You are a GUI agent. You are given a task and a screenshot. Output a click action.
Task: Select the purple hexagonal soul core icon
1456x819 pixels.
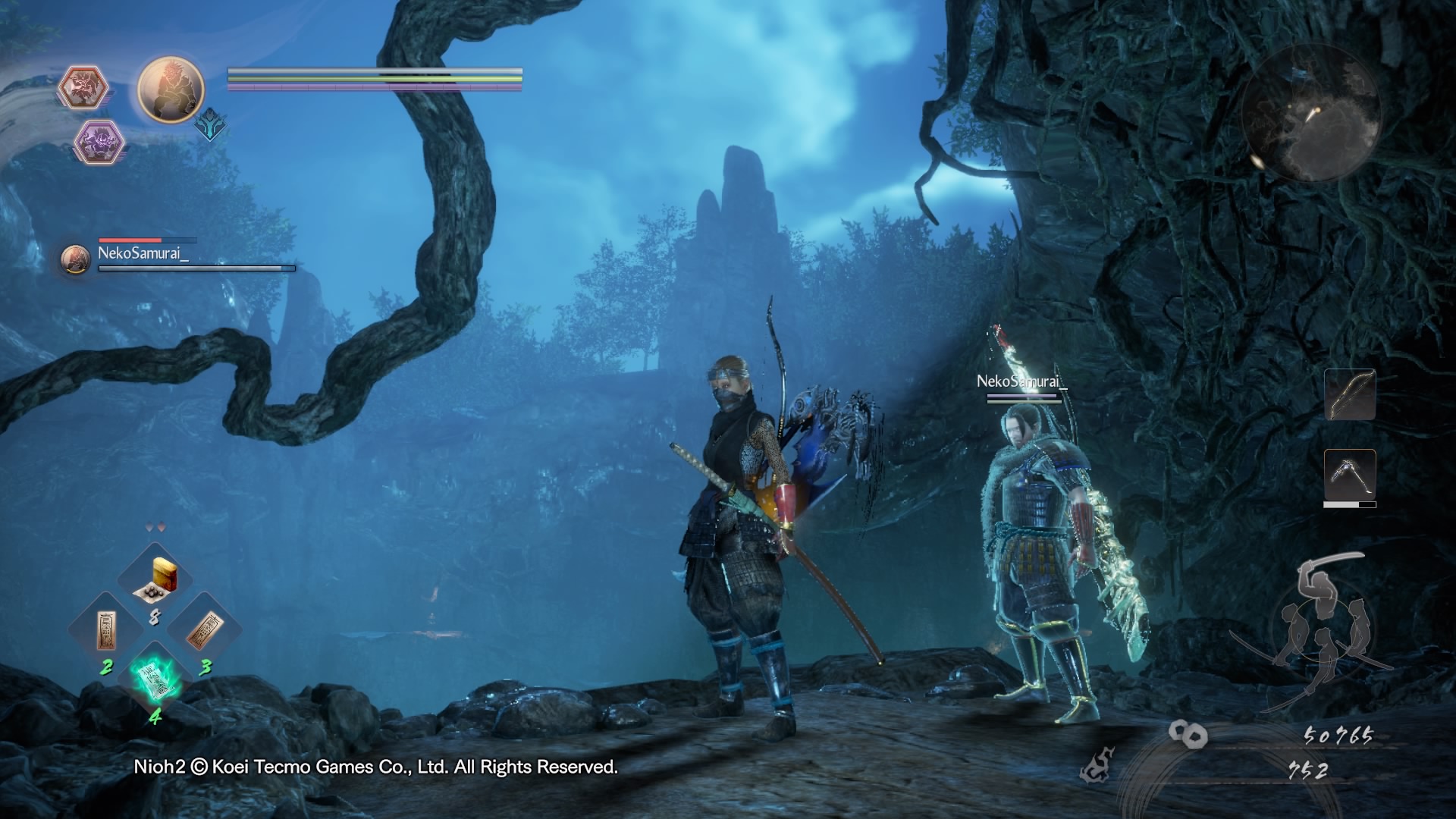tap(99, 141)
